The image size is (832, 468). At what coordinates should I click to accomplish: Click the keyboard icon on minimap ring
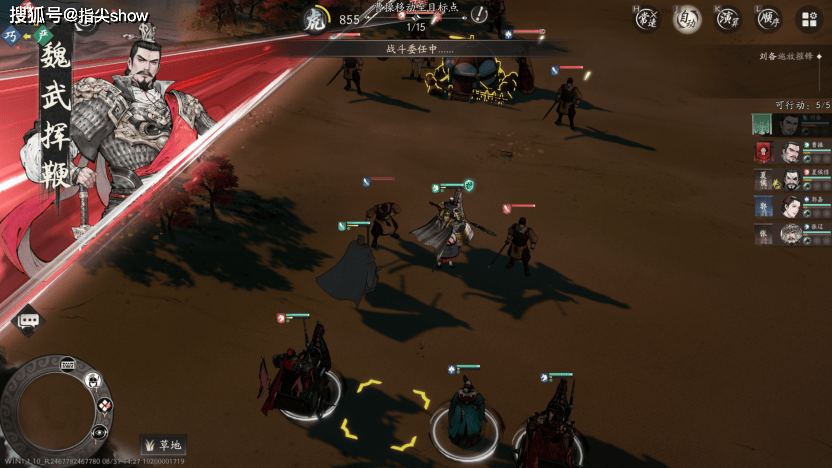tap(68, 364)
